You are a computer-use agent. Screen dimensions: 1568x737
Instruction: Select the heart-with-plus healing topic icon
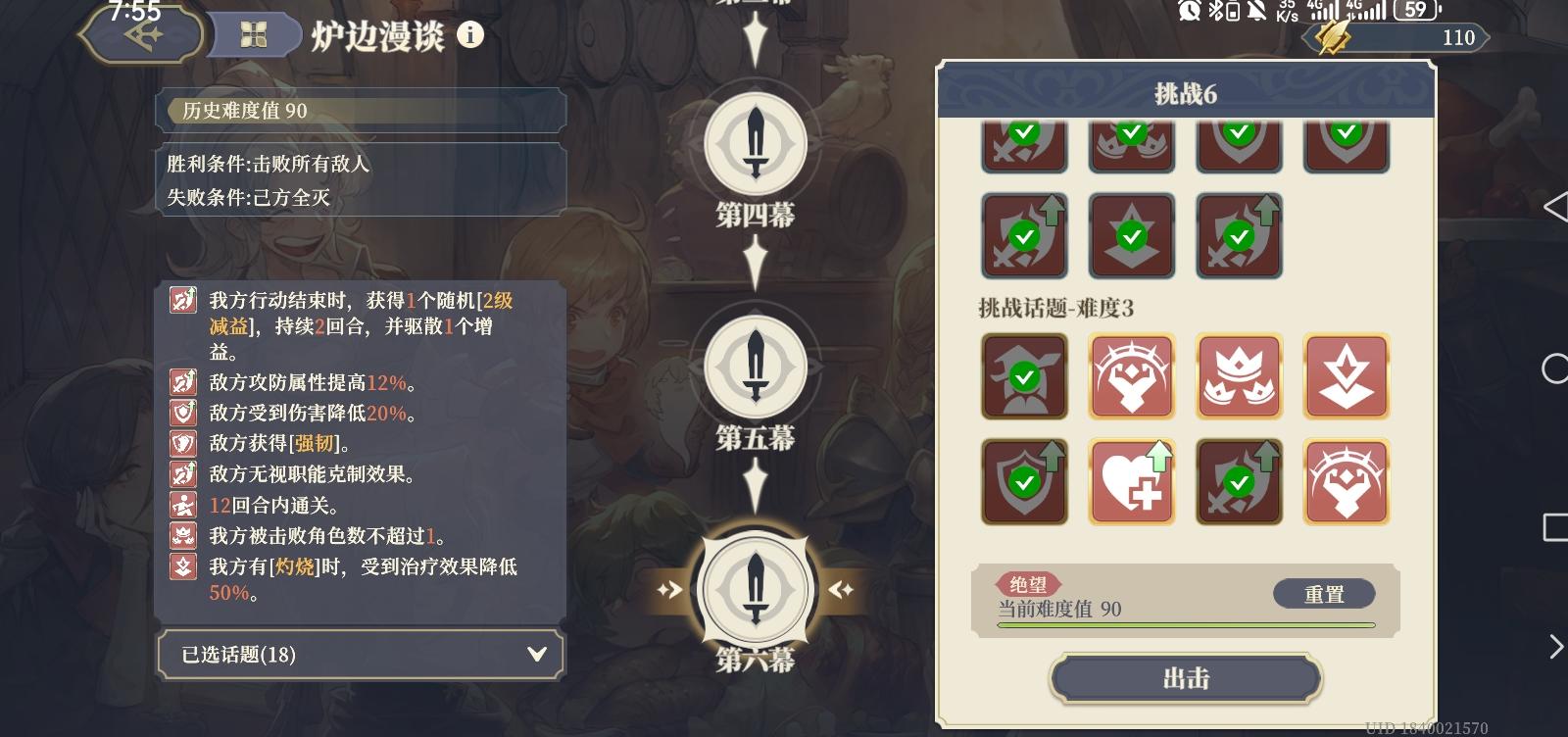1132,480
